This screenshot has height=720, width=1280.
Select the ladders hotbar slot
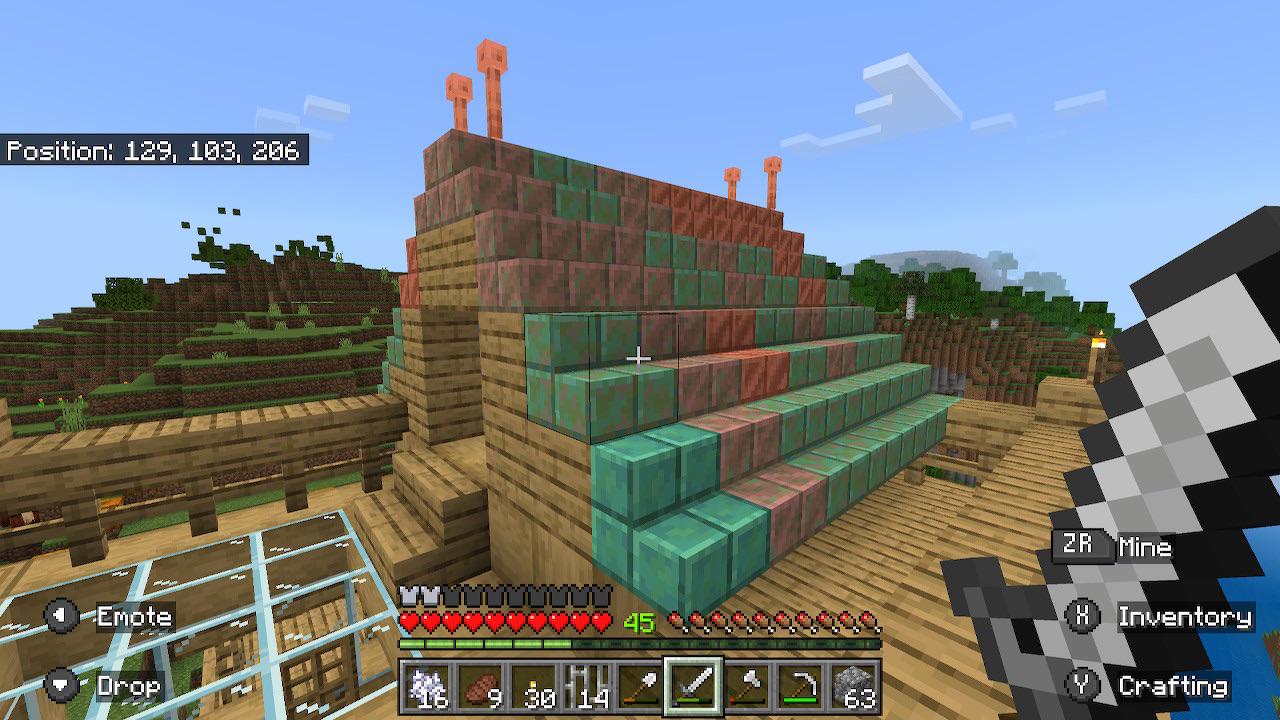pyautogui.click(x=587, y=689)
